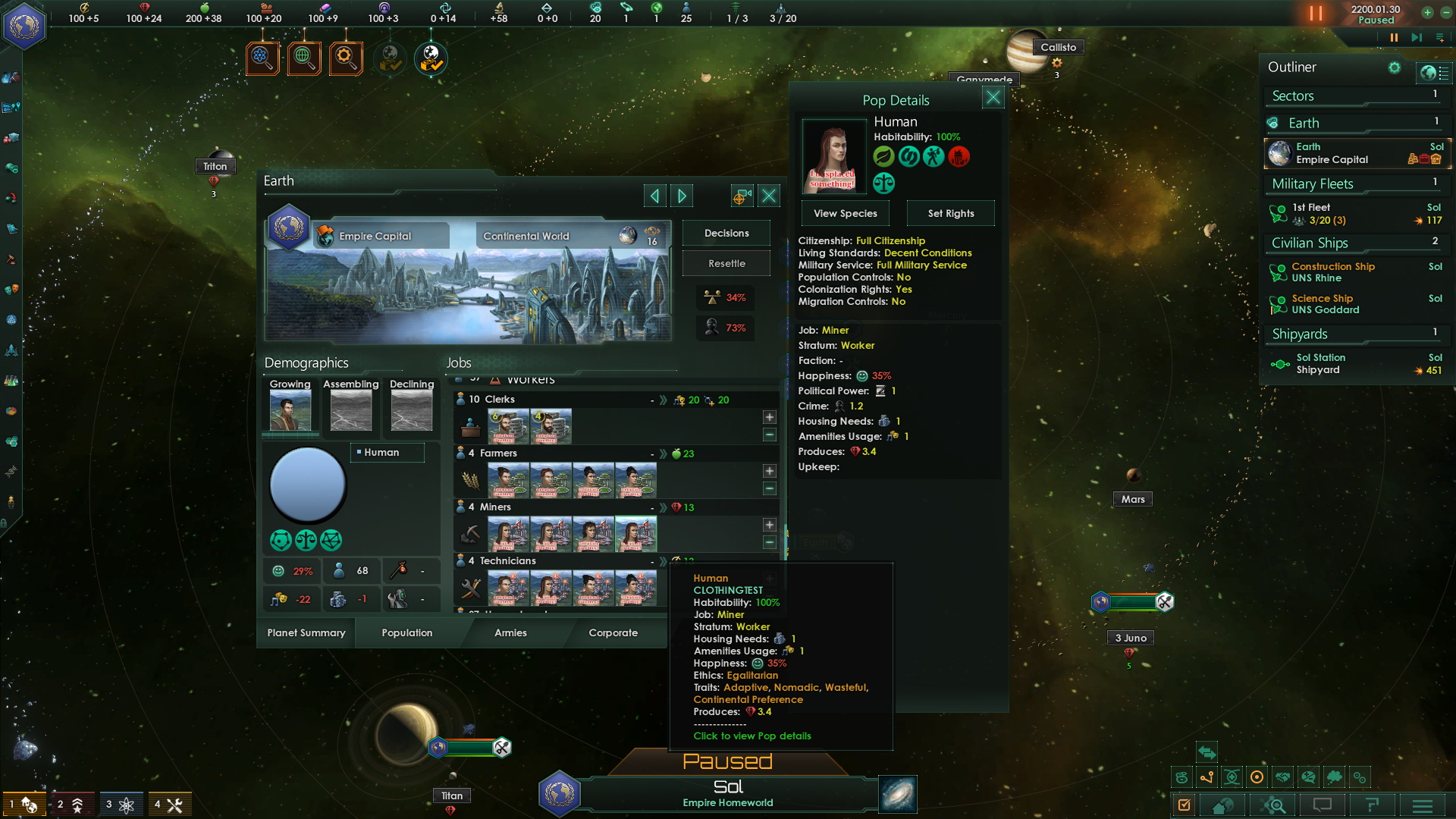Click the Set Rights button
The width and height of the screenshot is (1456, 819).
(950, 213)
